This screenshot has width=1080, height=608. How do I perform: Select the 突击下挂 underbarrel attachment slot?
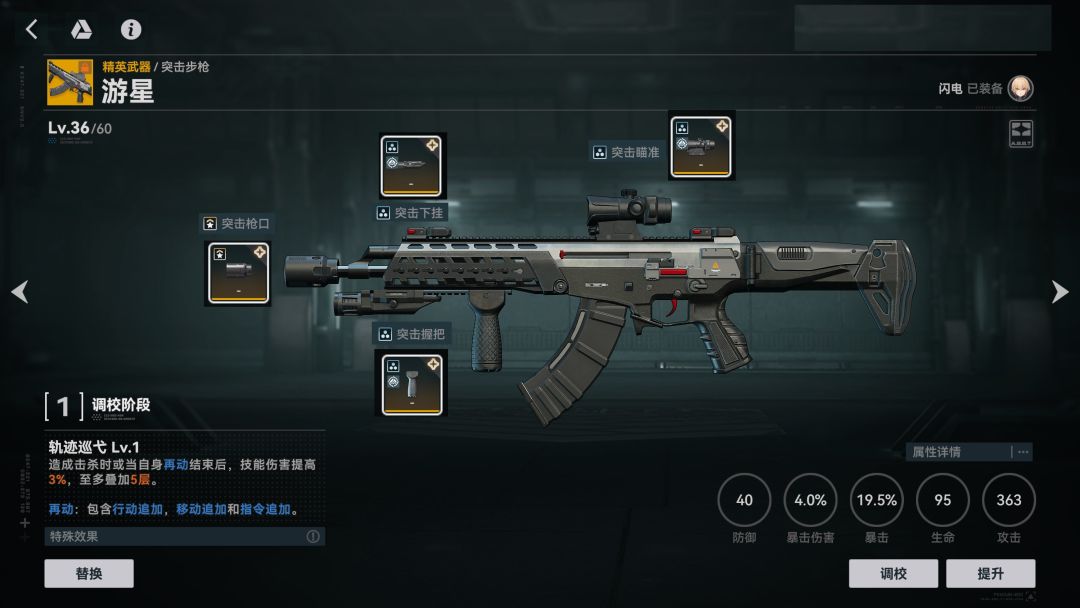pos(412,166)
